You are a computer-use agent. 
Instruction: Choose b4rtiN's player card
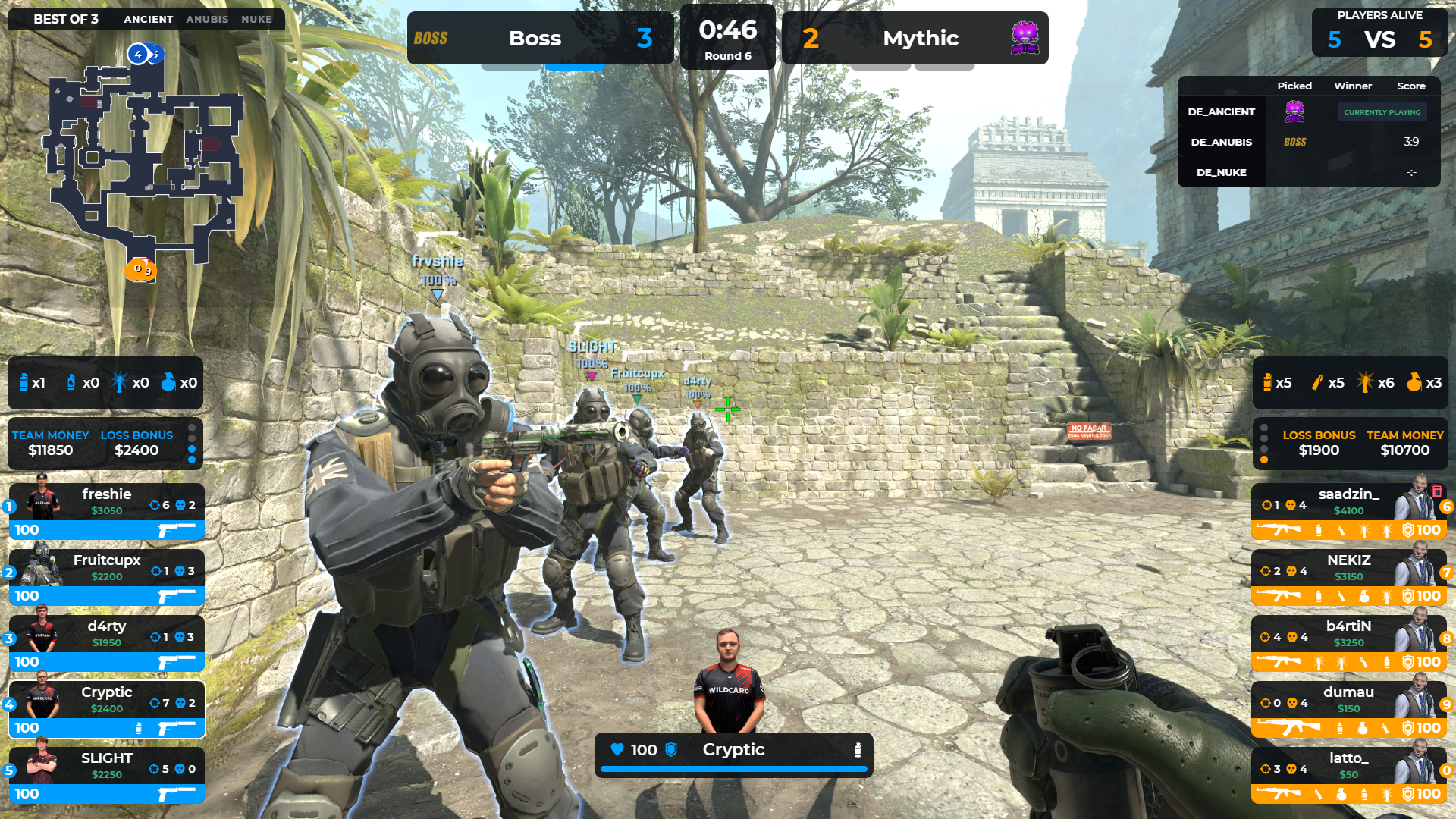pos(1348,642)
